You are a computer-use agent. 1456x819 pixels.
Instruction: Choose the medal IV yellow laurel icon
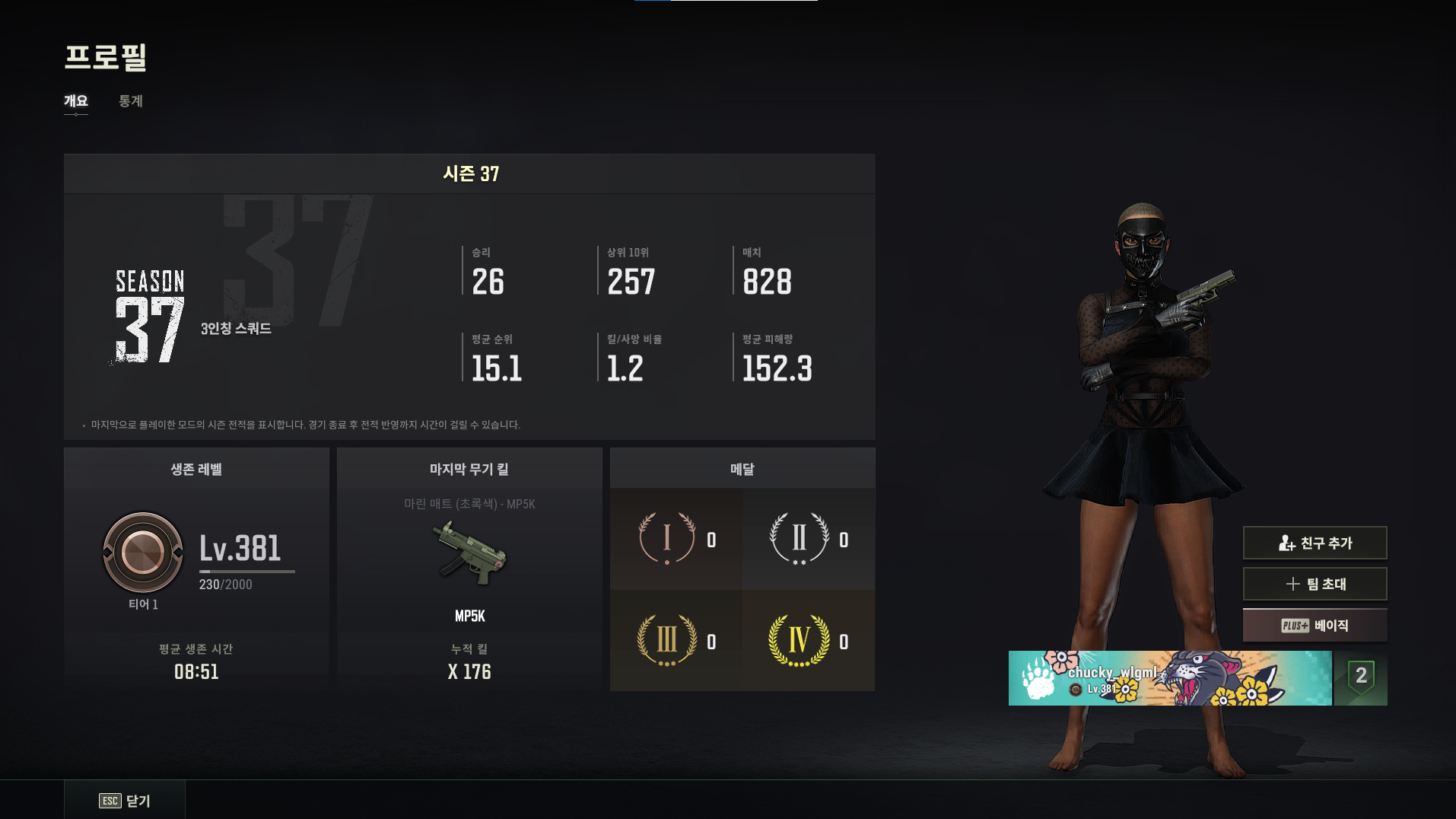tap(799, 640)
